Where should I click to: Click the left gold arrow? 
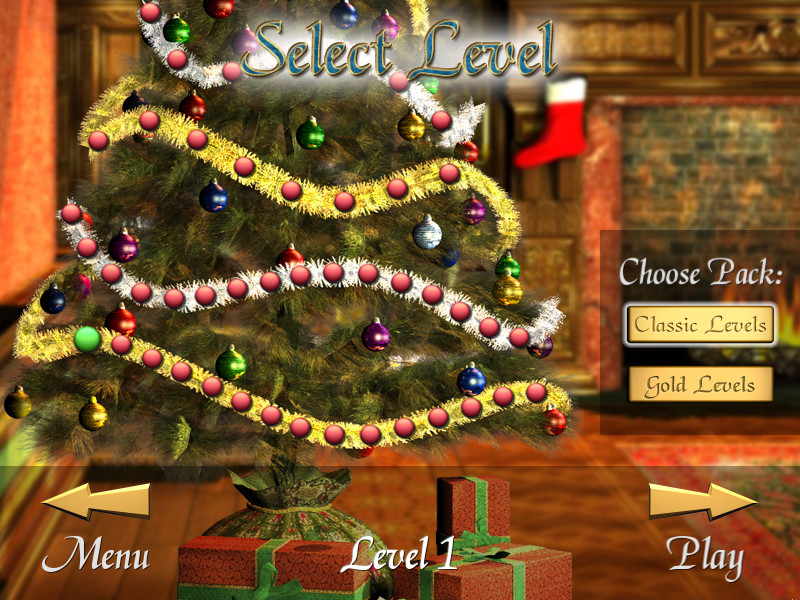[x=96, y=500]
